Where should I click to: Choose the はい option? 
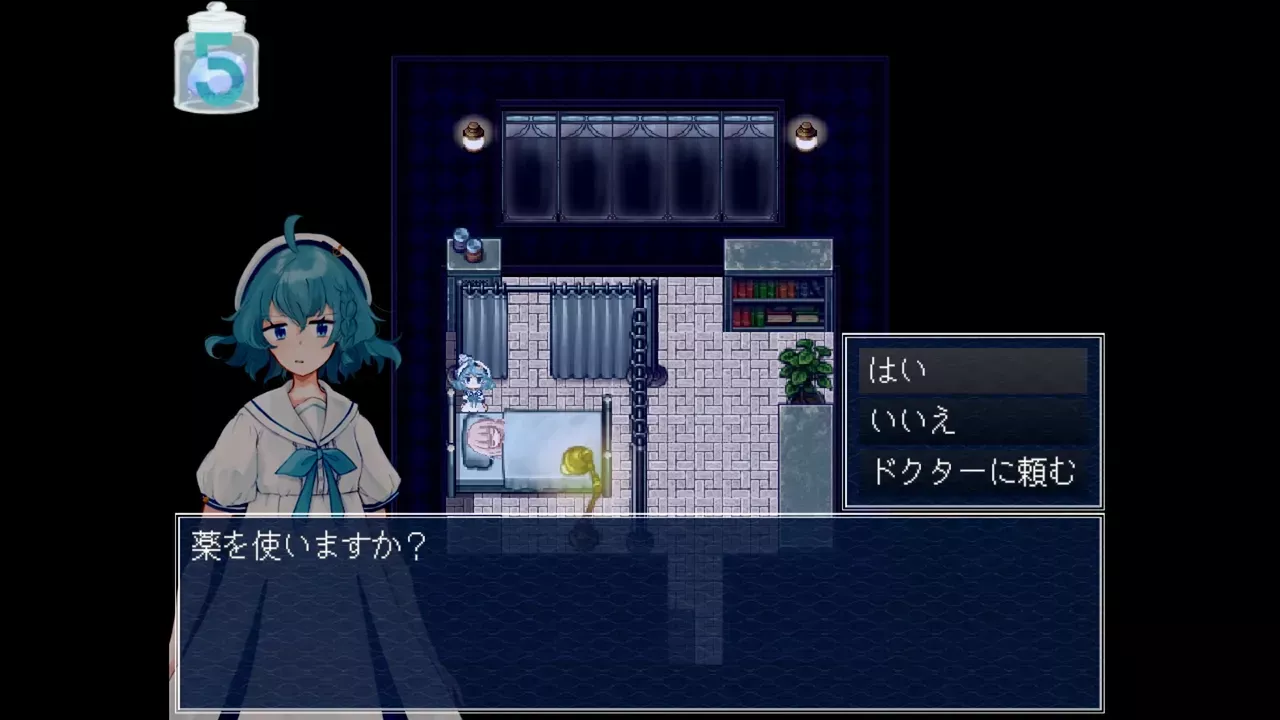tap(900, 369)
